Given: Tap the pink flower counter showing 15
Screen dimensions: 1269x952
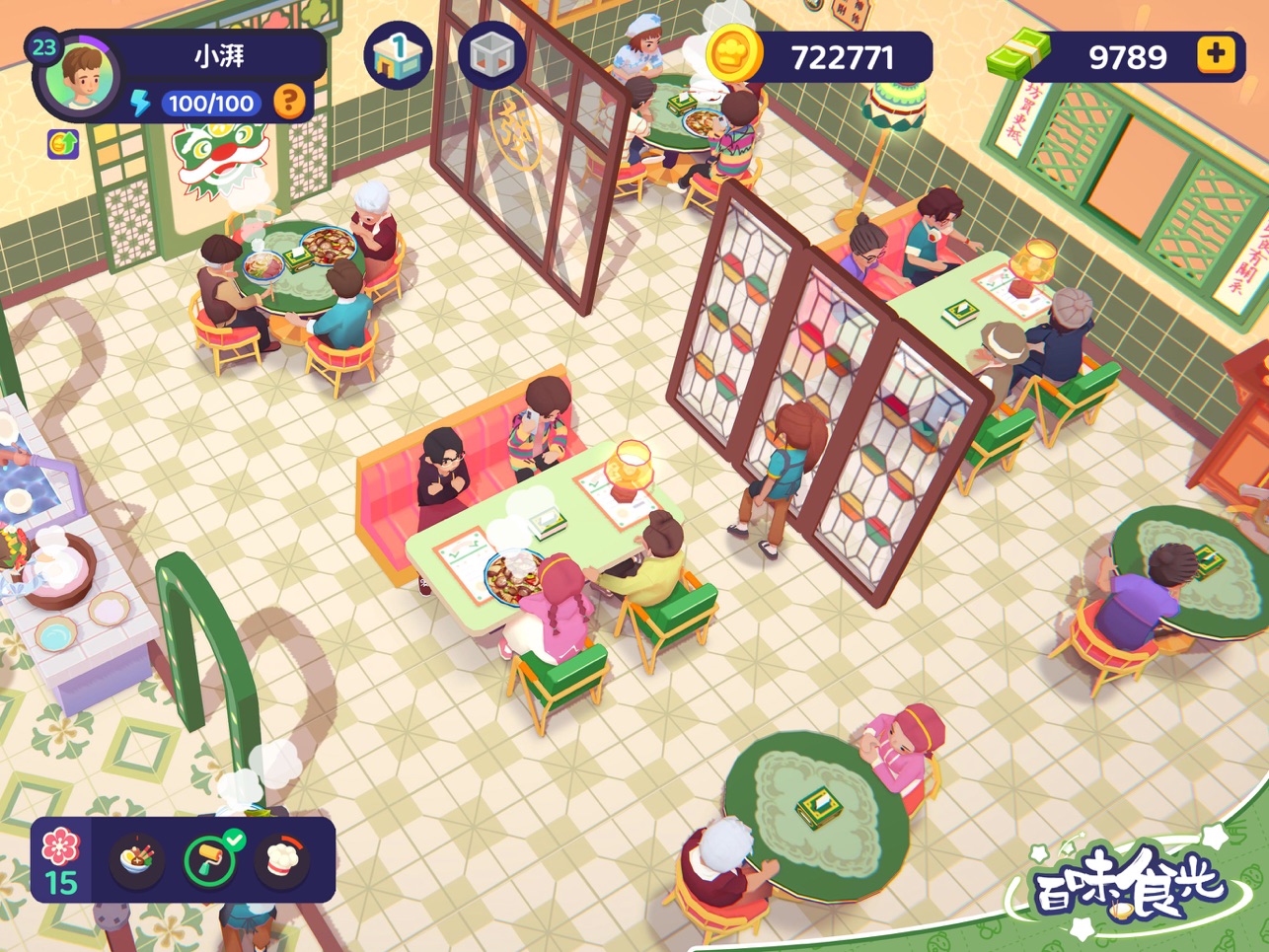Looking at the screenshot, I should tap(61, 859).
